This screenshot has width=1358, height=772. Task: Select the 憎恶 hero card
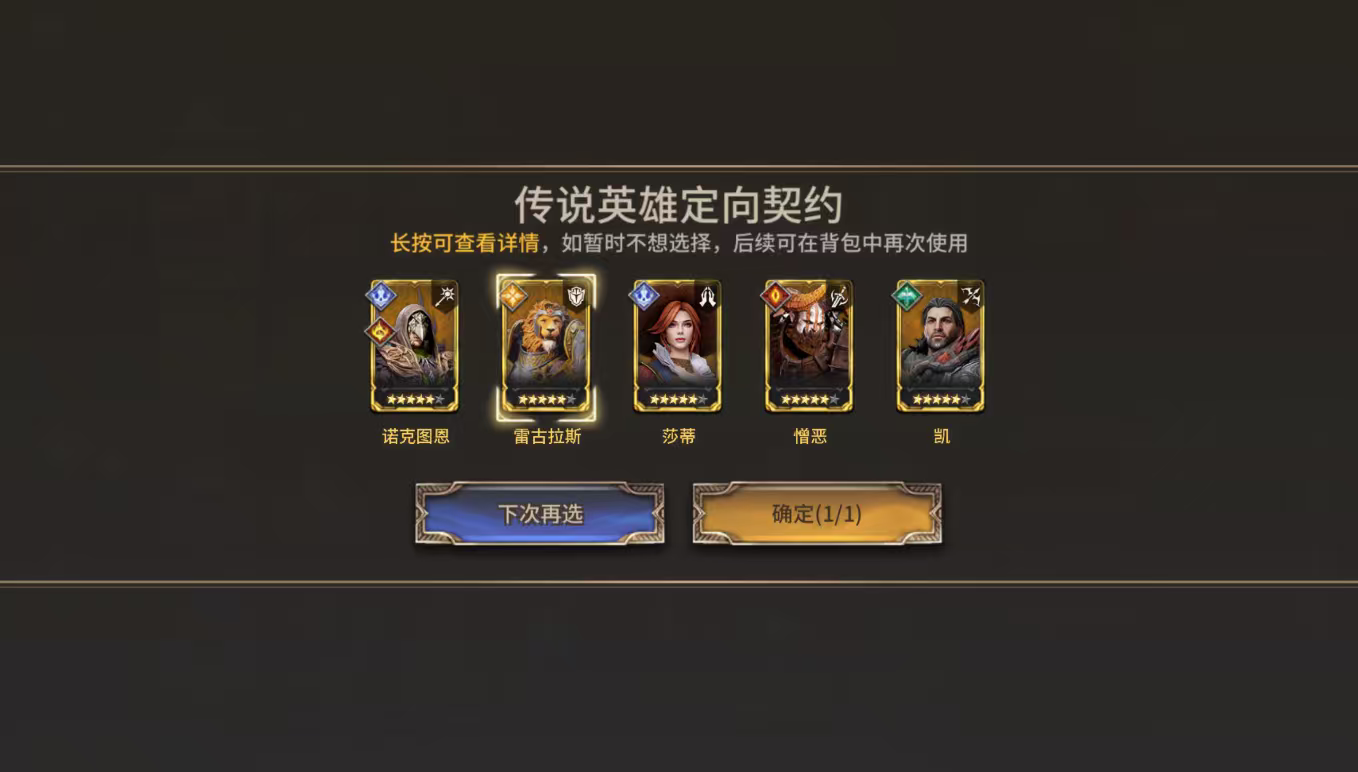809,345
